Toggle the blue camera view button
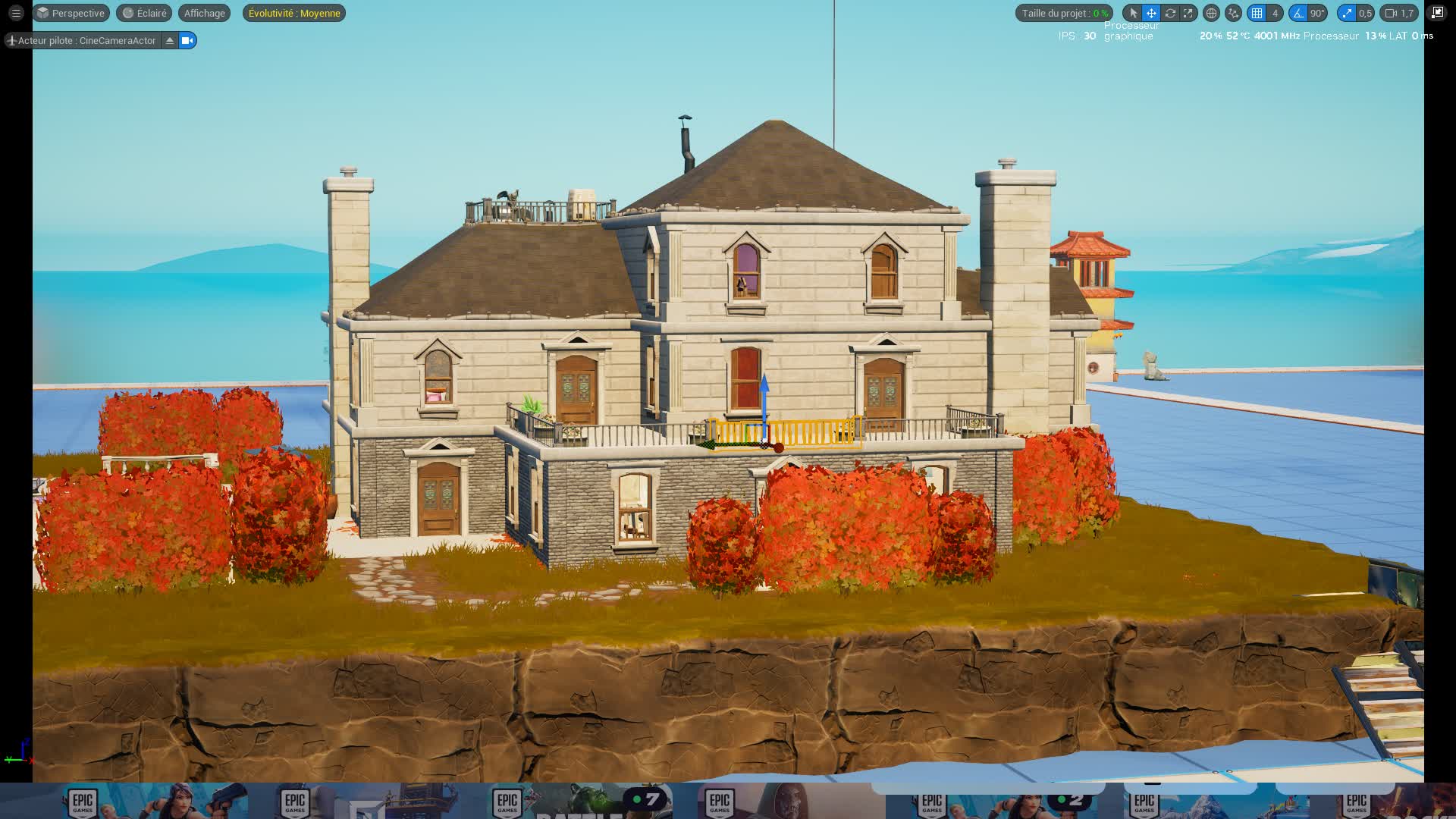The image size is (1456, 819). 187,40
